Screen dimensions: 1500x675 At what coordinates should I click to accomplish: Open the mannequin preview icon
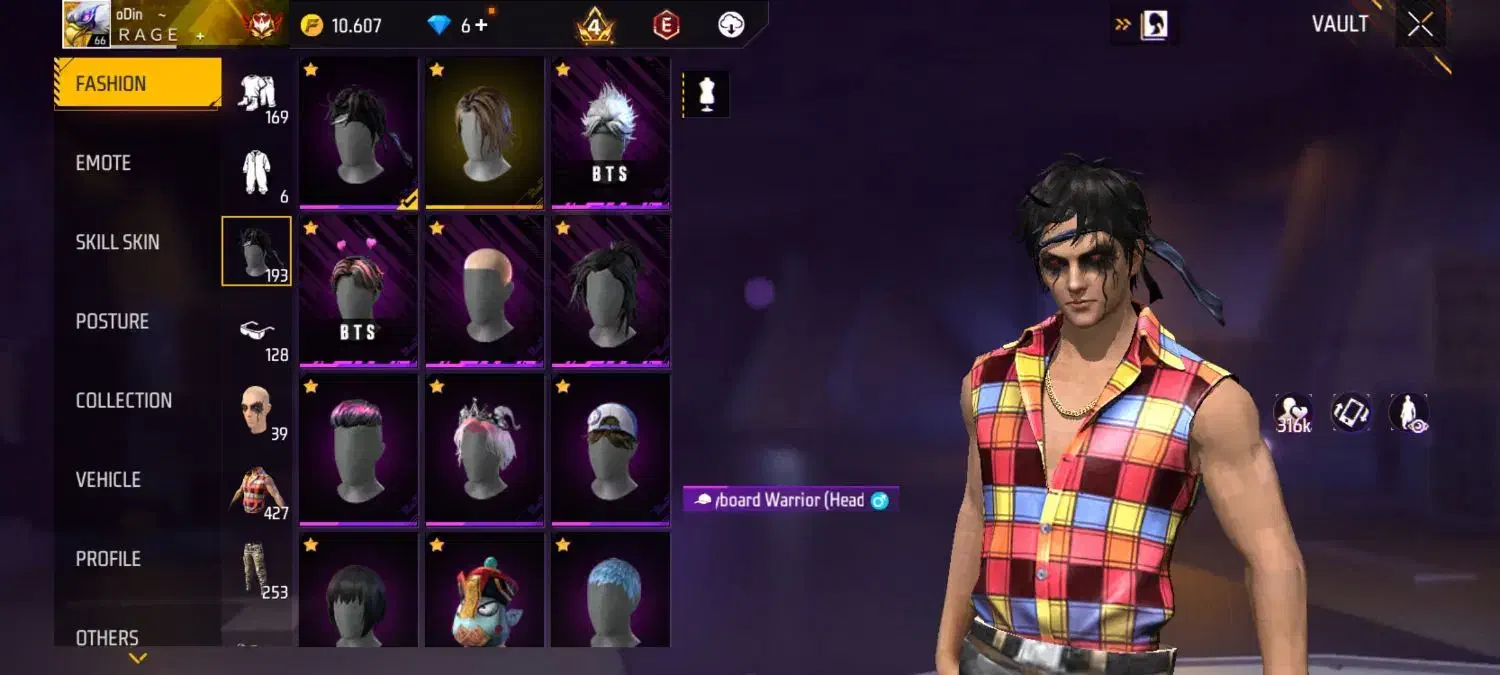click(x=707, y=94)
